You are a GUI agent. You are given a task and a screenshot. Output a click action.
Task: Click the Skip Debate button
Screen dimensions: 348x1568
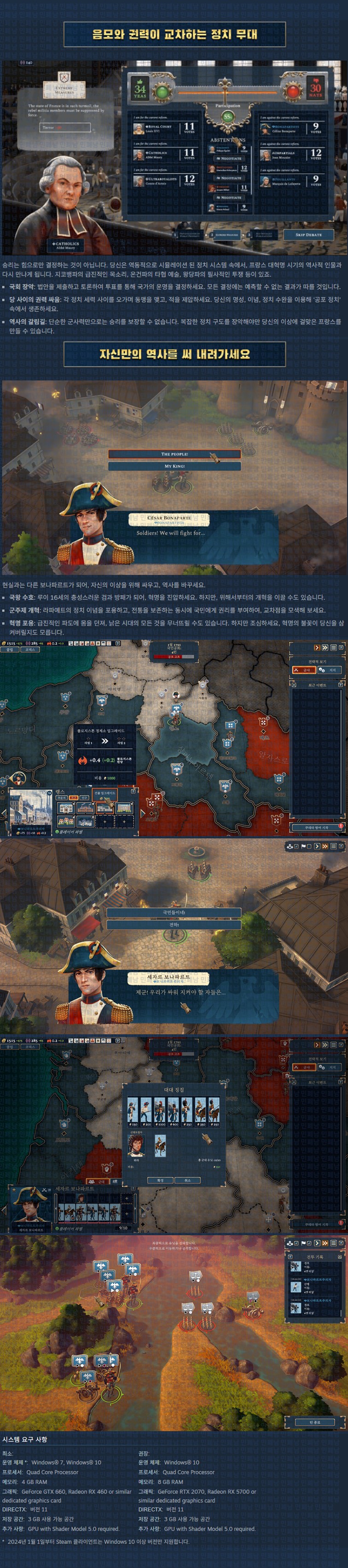point(308,234)
